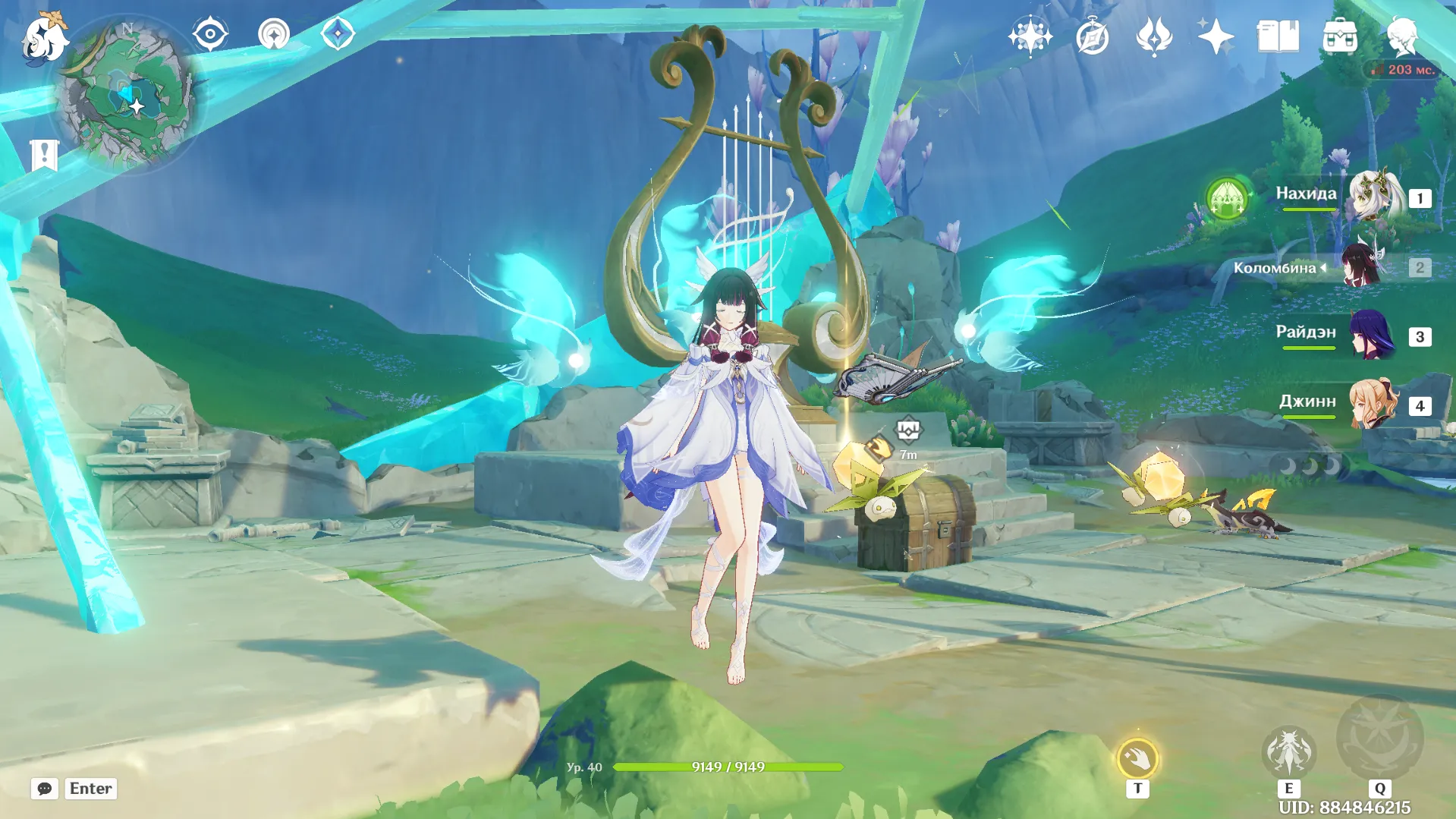Image resolution: width=1456 pixels, height=819 pixels.
Task: Open the inventory backpack
Action: (x=1340, y=36)
